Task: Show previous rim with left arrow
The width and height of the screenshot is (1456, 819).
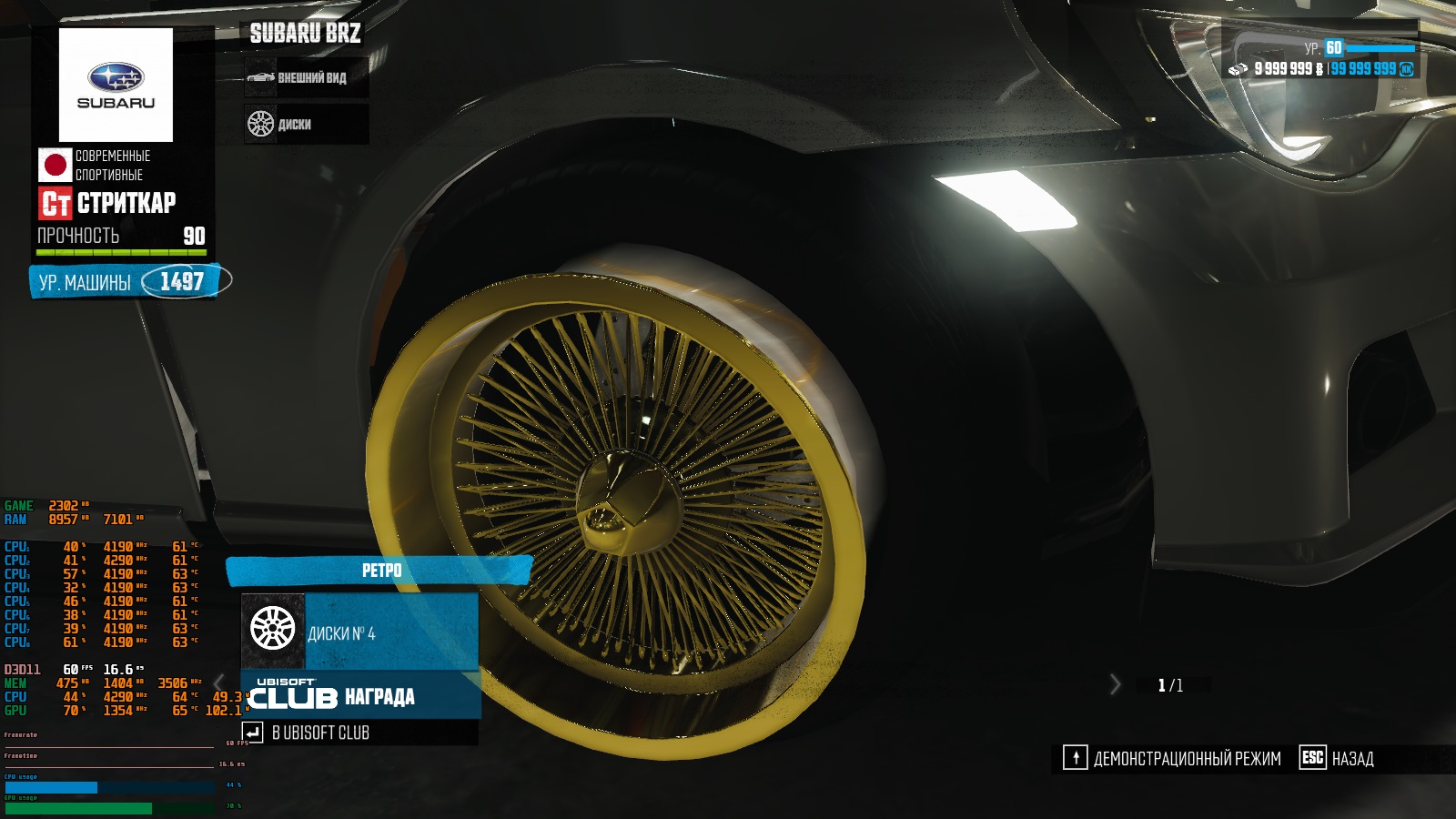Action: (219, 682)
